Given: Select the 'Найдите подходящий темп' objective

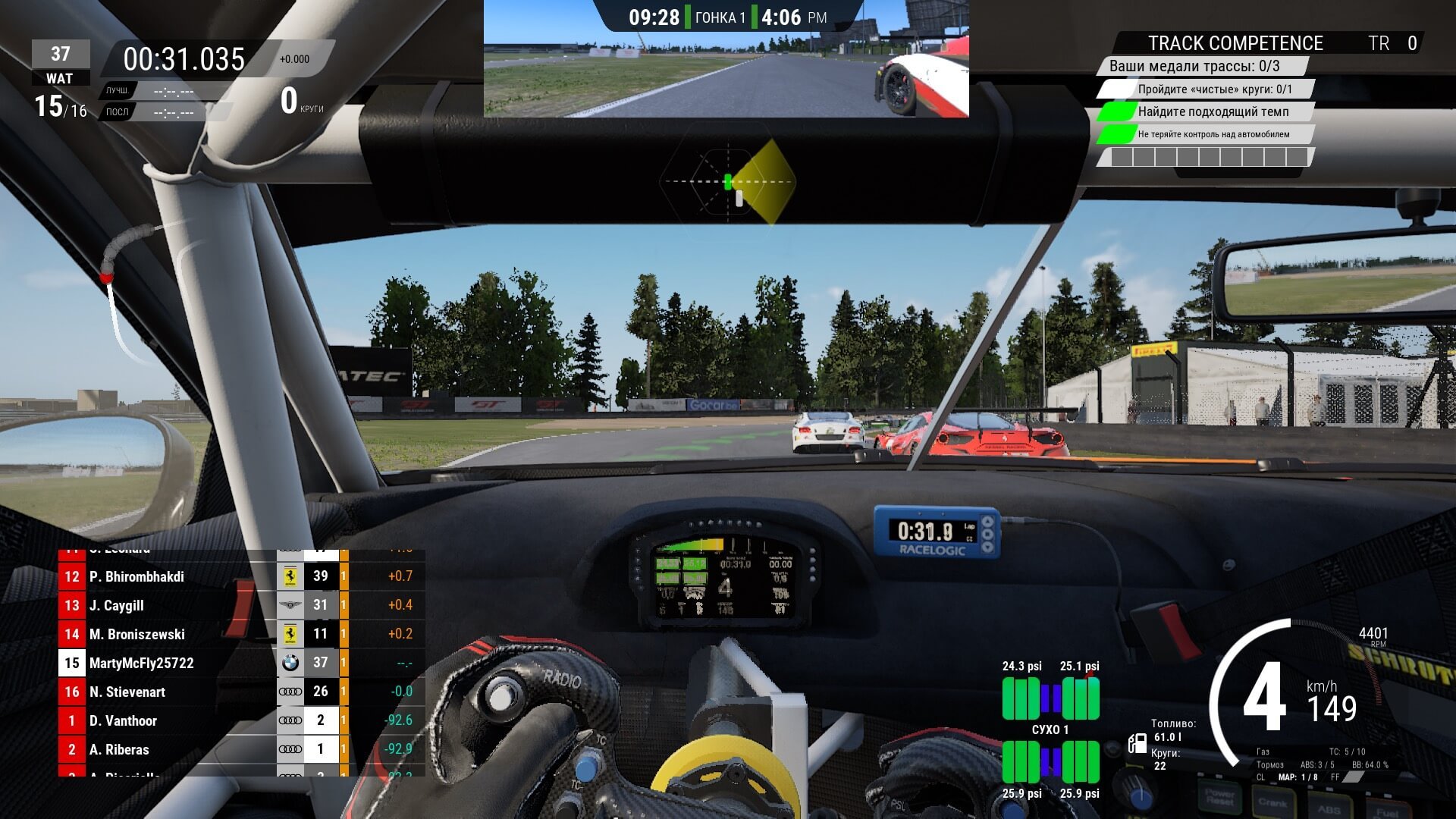Looking at the screenshot, I should coord(1213,112).
